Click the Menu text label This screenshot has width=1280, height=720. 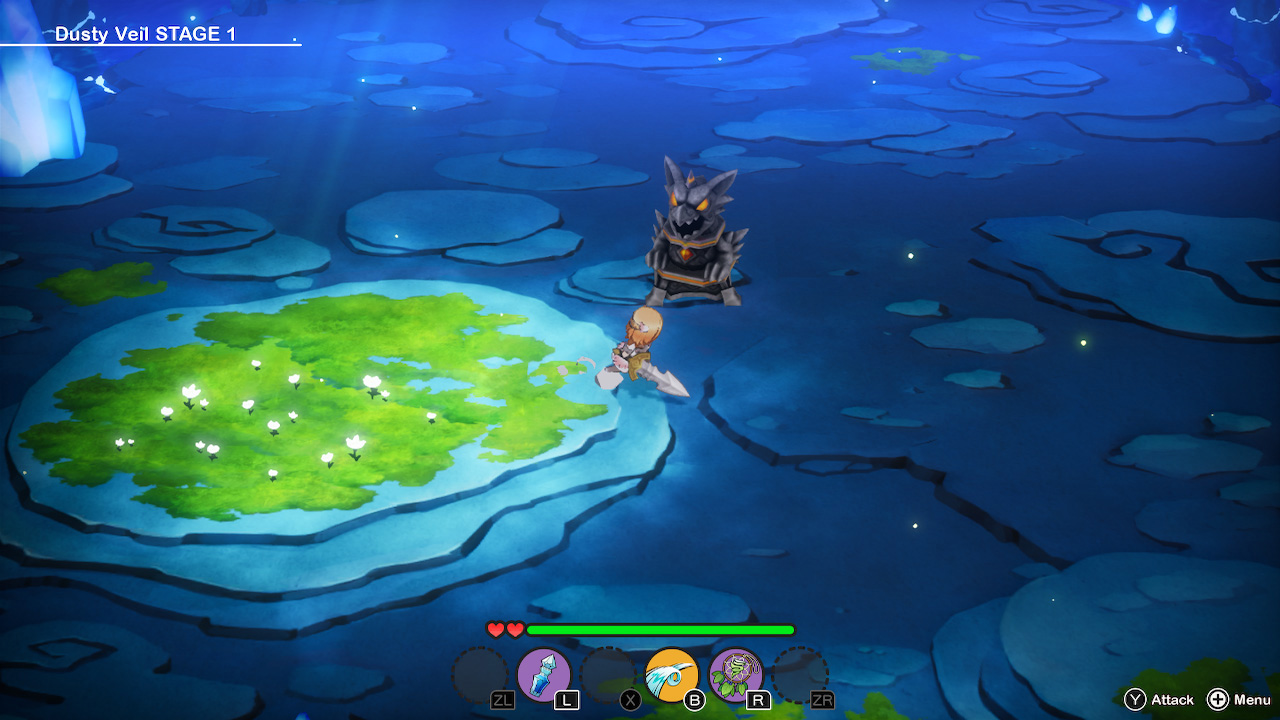coord(1251,700)
